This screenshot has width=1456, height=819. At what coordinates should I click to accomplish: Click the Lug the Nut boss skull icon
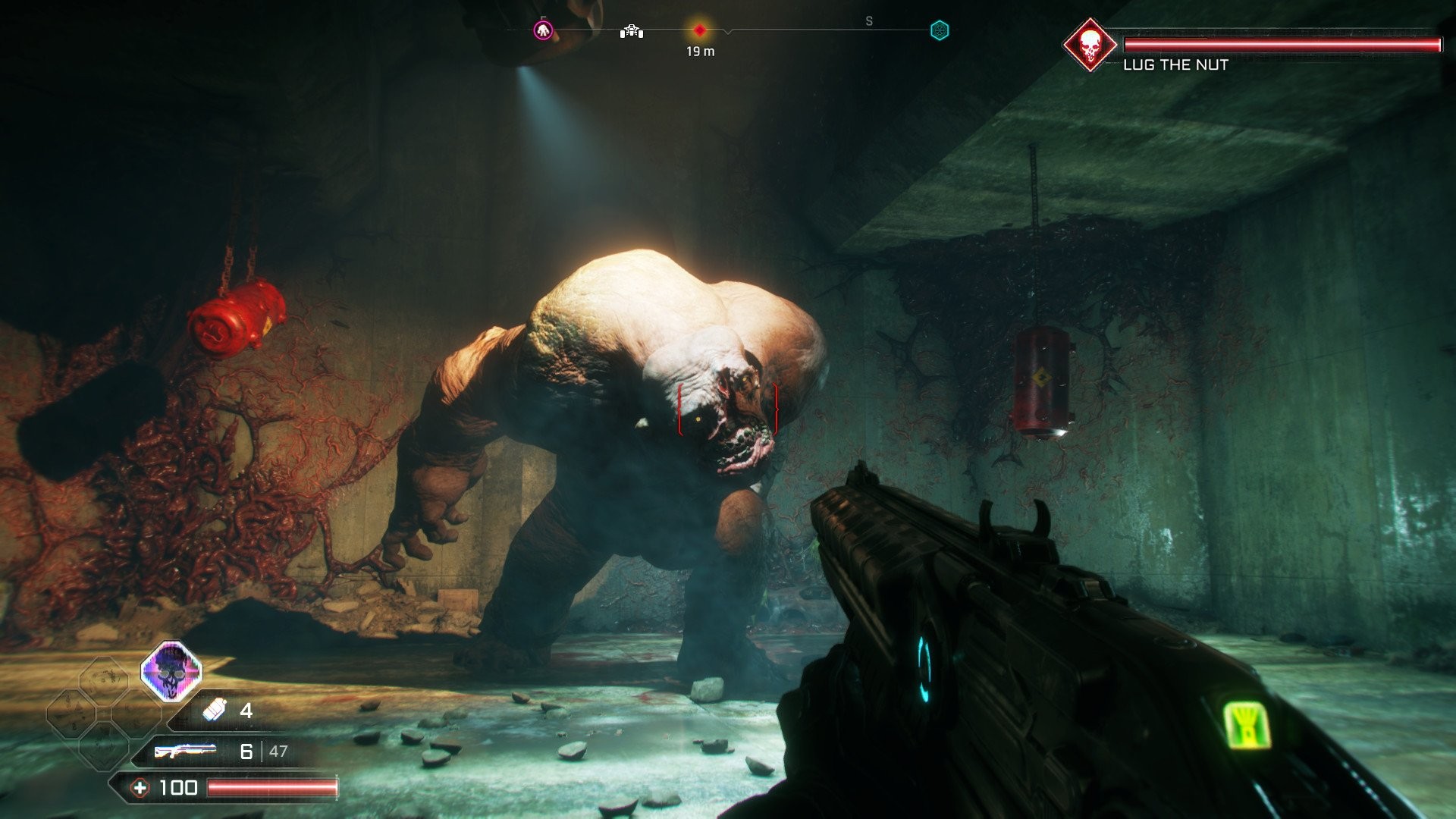1090,45
